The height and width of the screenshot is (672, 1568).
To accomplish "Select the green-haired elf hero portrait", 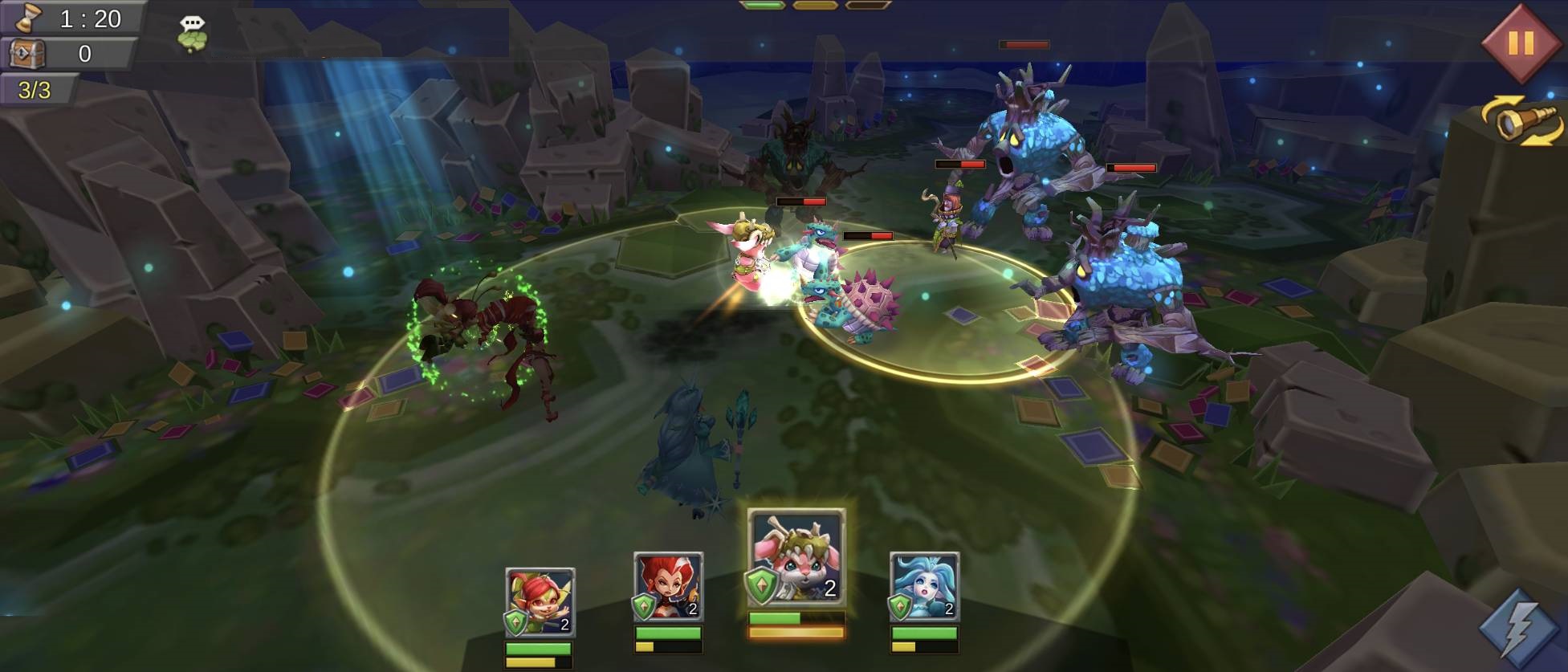I will click(x=540, y=602).
